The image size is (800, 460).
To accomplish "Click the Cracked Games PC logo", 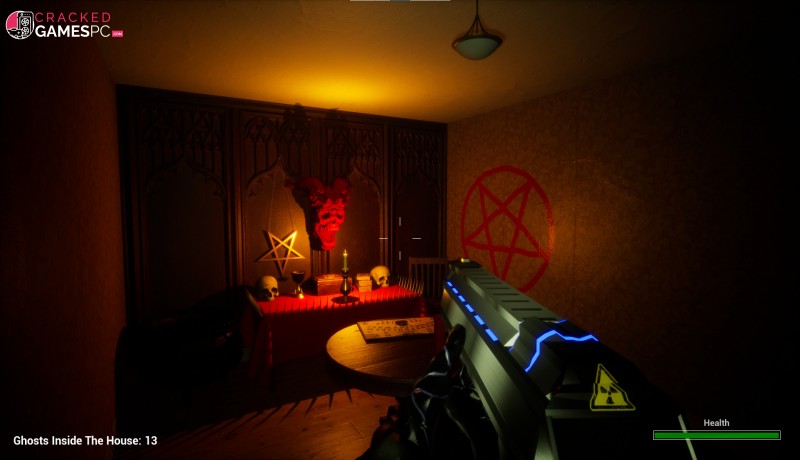I will tap(64, 24).
